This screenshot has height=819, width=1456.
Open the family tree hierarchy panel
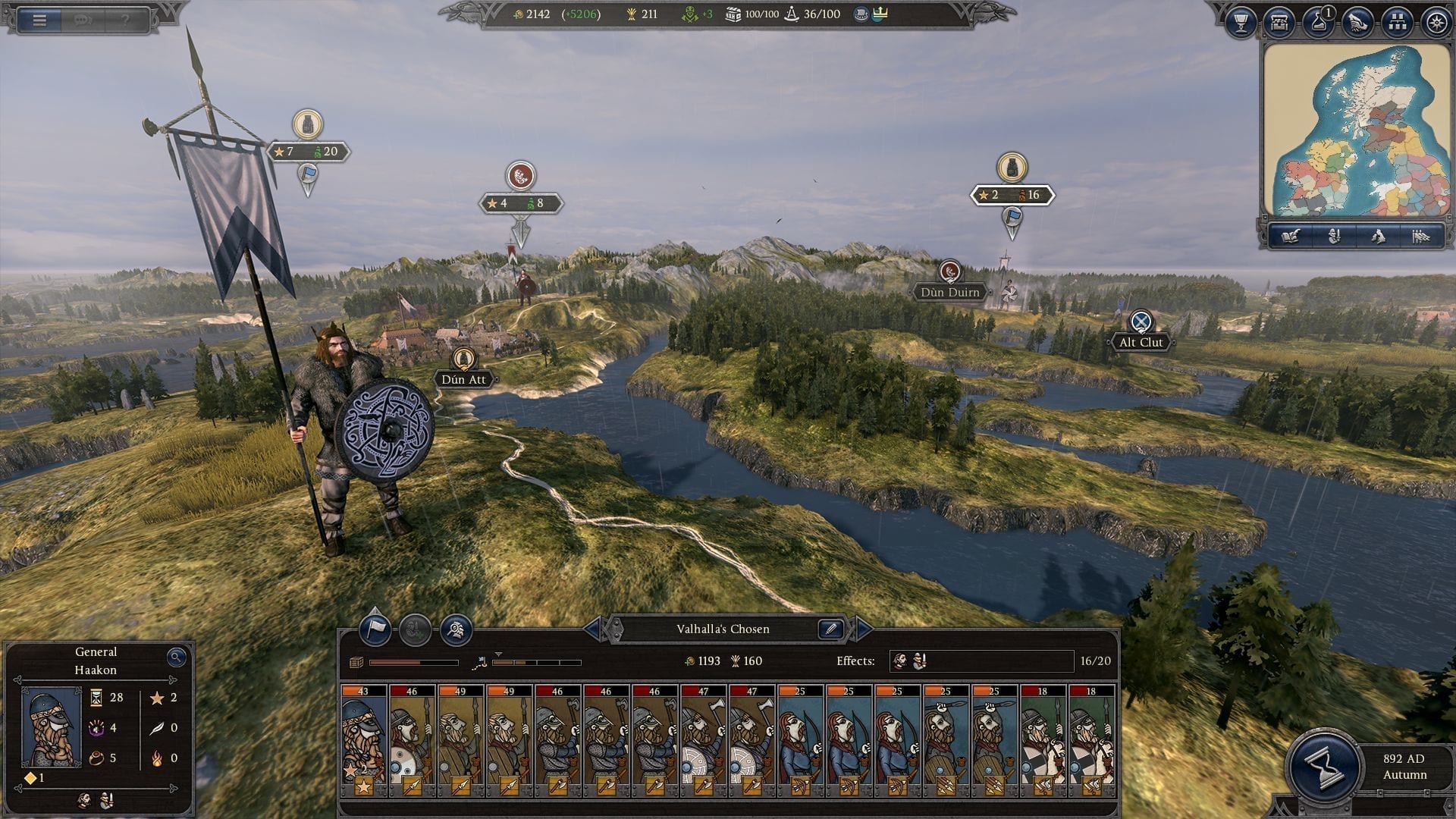(1397, 23)
